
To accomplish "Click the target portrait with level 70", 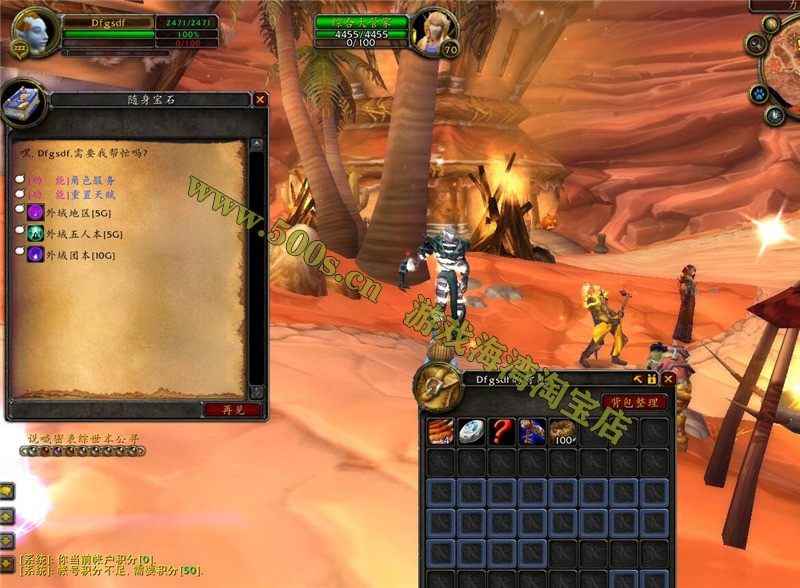I will 436,31.
